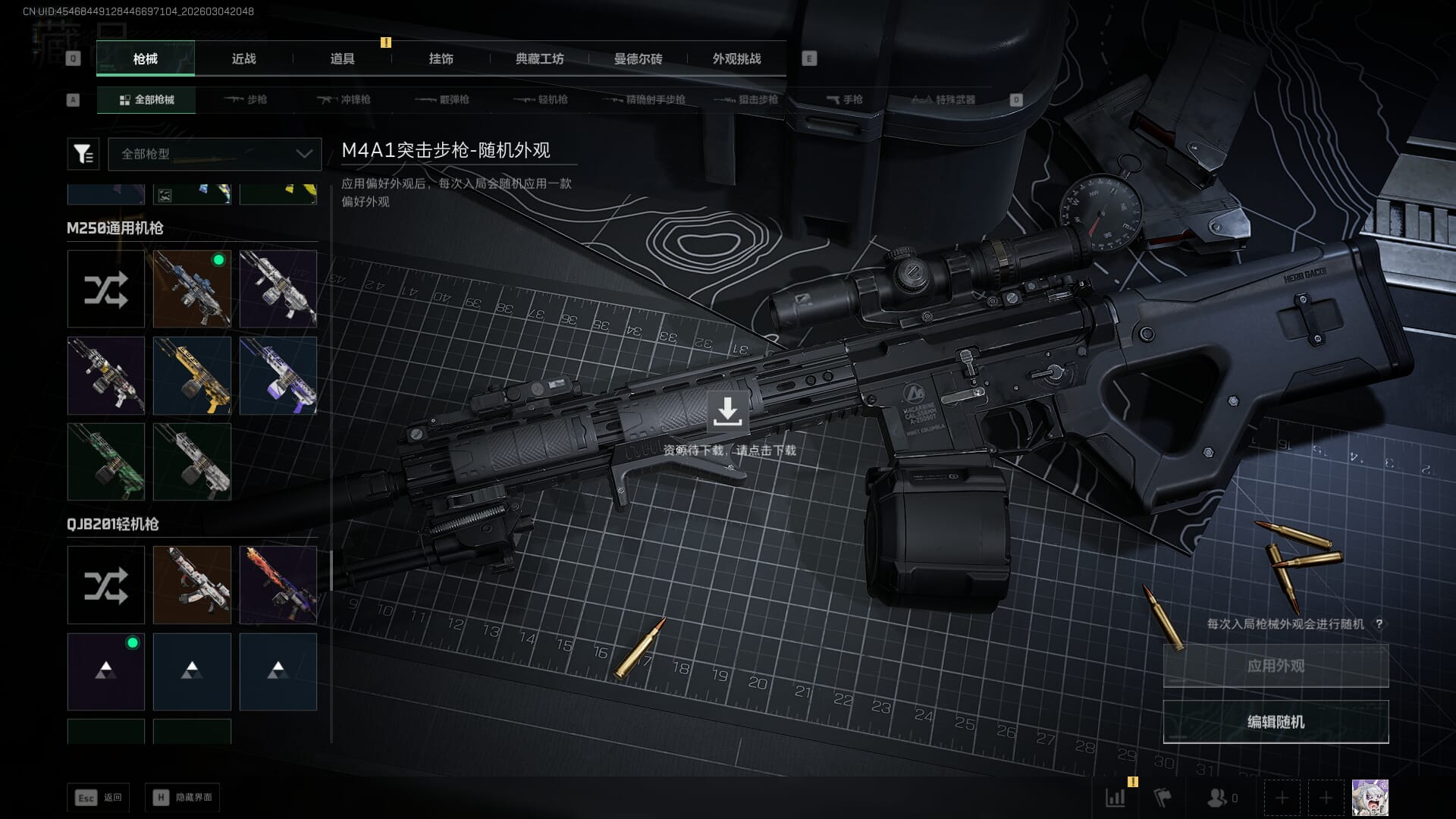
Task: Switch to the 外观挑战 tab
Action: point(736,58)
